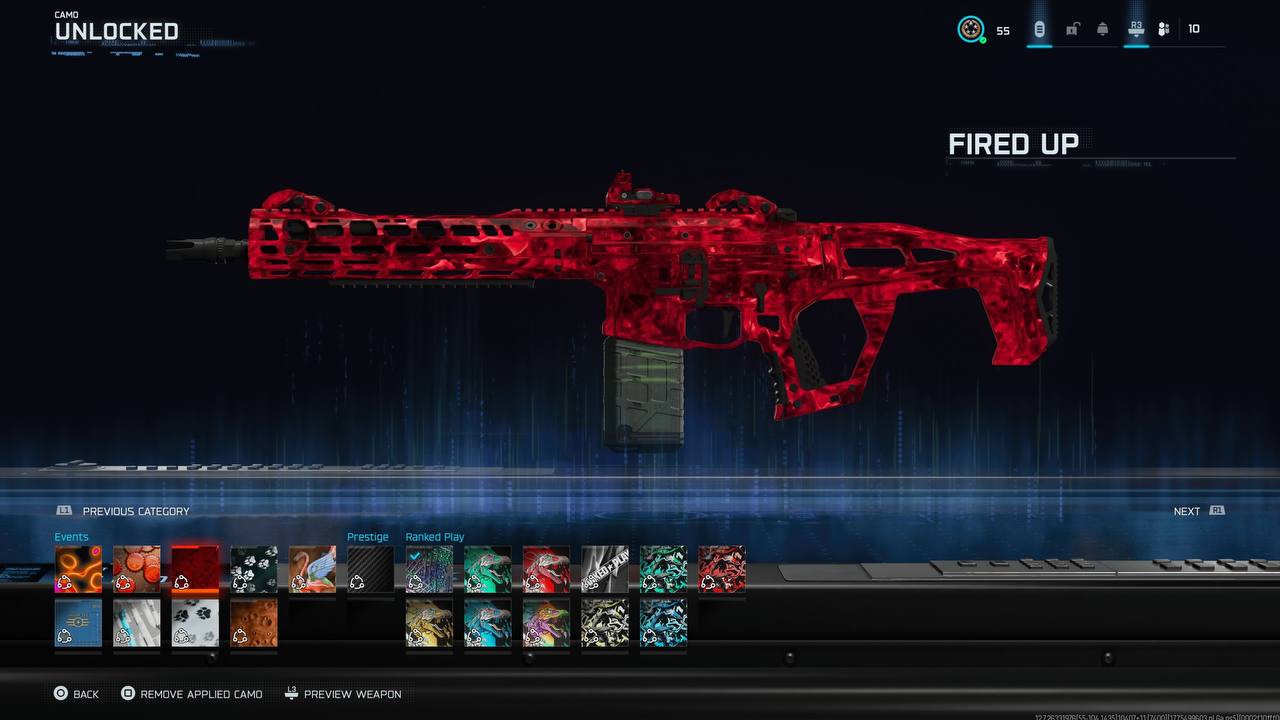
Task: Select the gold dragon Ranked Play camo
Action: (x=429, y=623)
